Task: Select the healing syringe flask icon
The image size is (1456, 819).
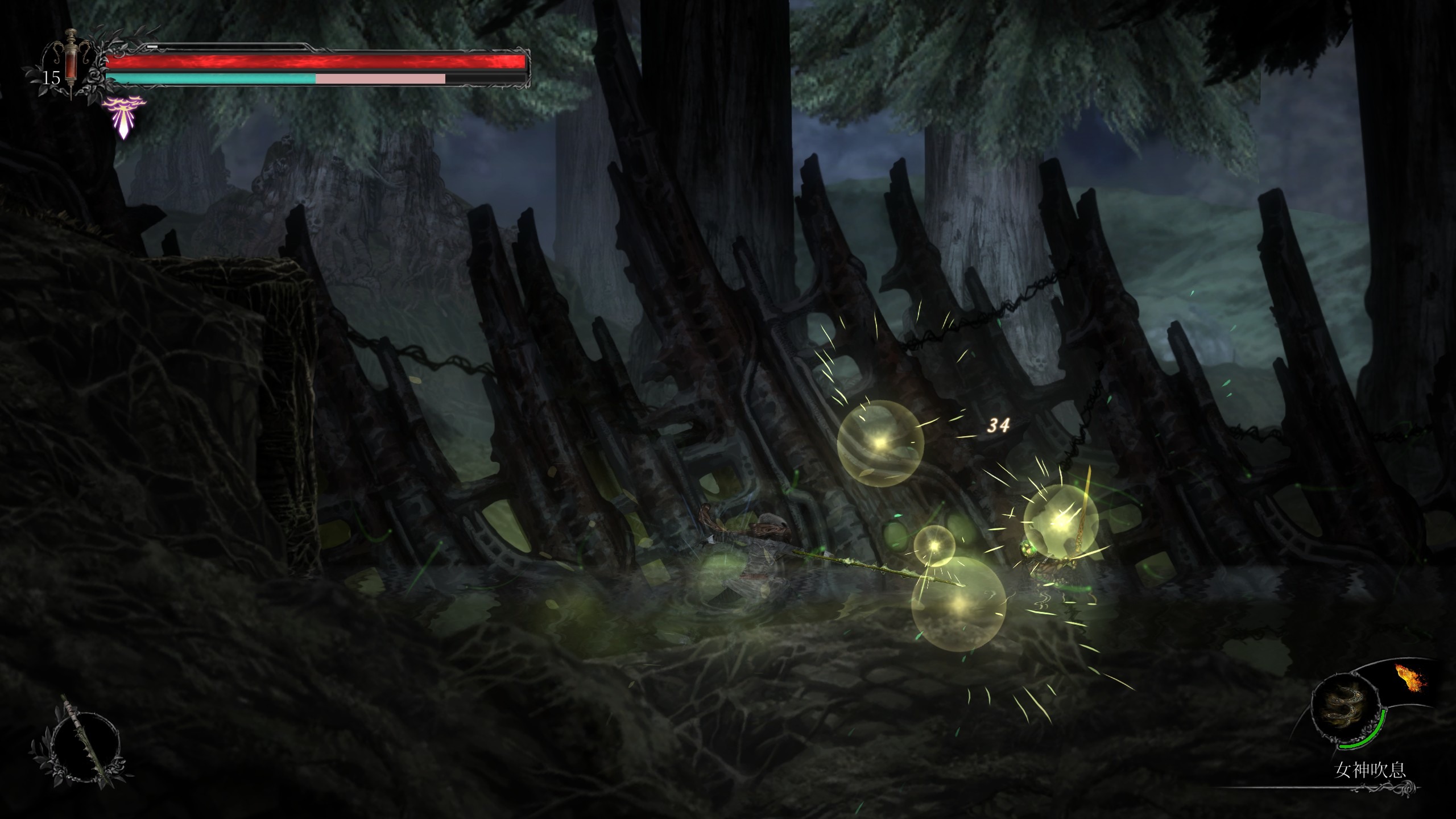Action: click(70, 64)
